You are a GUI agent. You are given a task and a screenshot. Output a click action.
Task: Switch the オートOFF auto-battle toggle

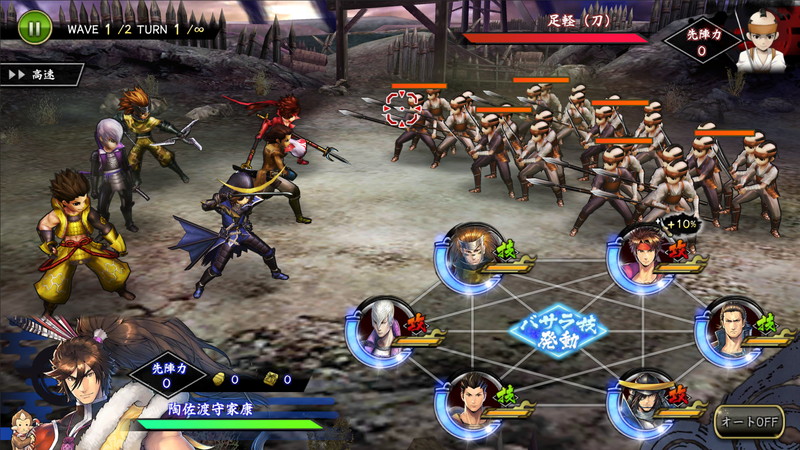coord(747,421)
